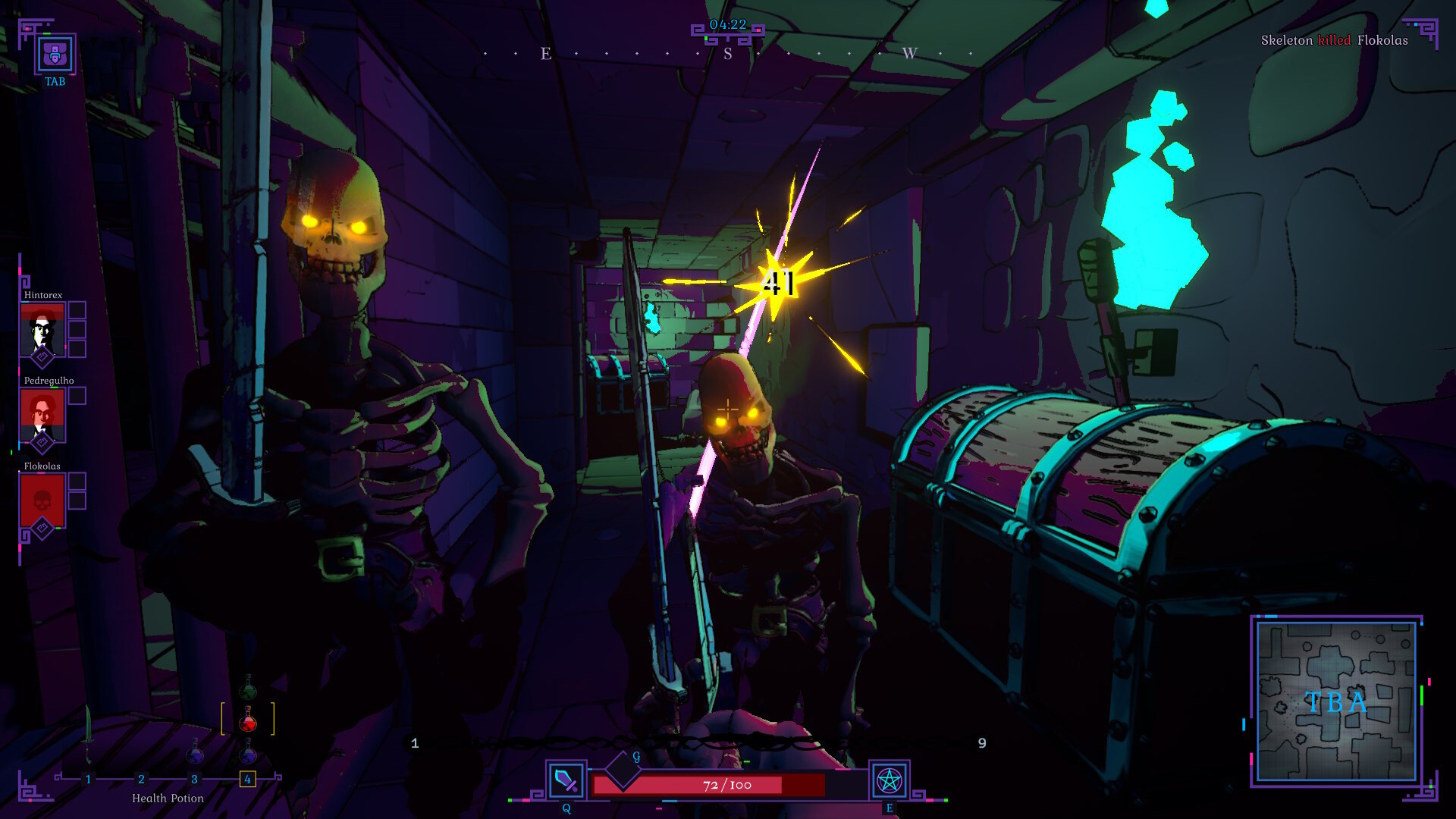
Task: Select the bracketed red Health Potion
Action: (248, 720)
